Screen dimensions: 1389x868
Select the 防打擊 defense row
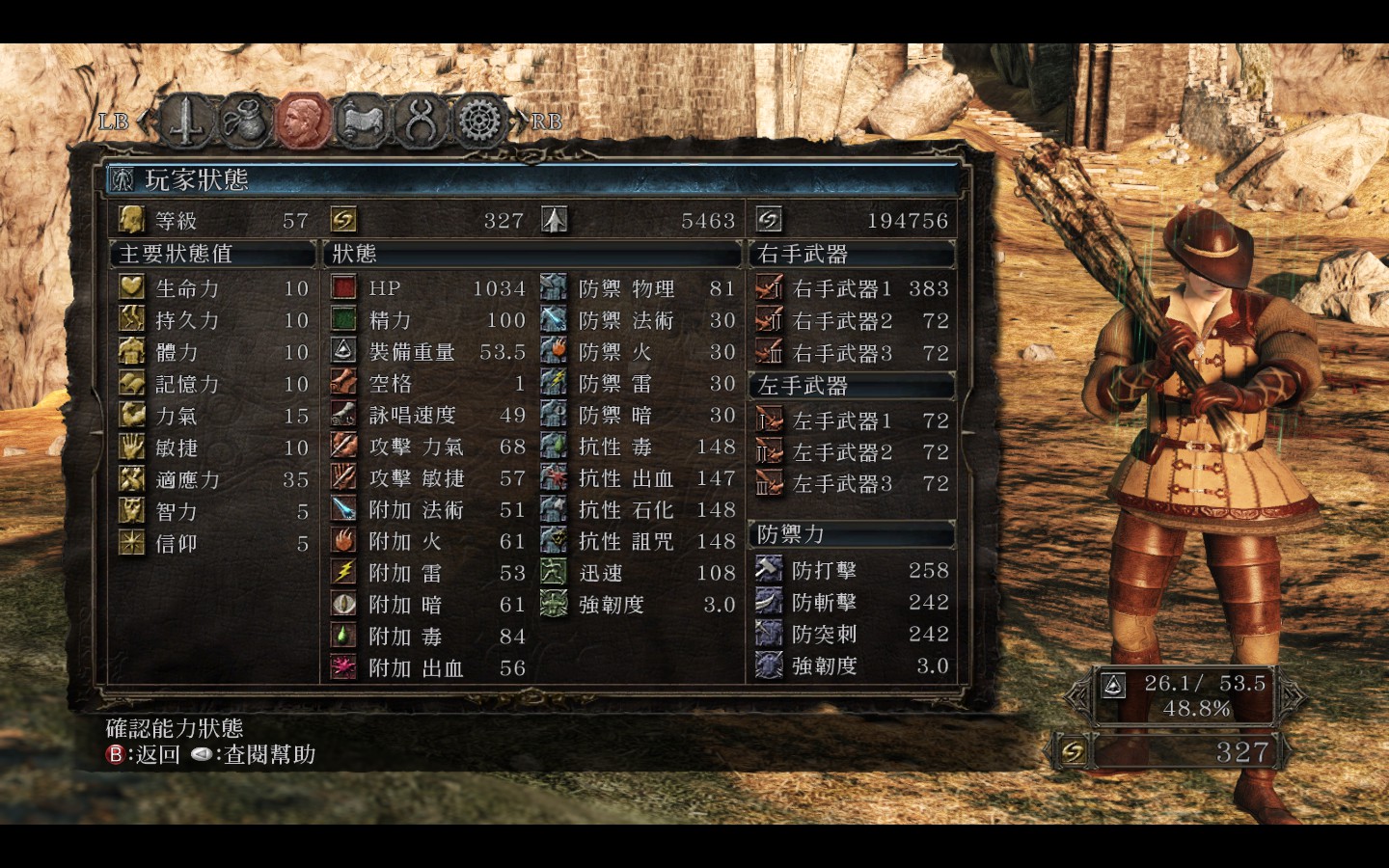pyautogui.click(x=852, y=571)
